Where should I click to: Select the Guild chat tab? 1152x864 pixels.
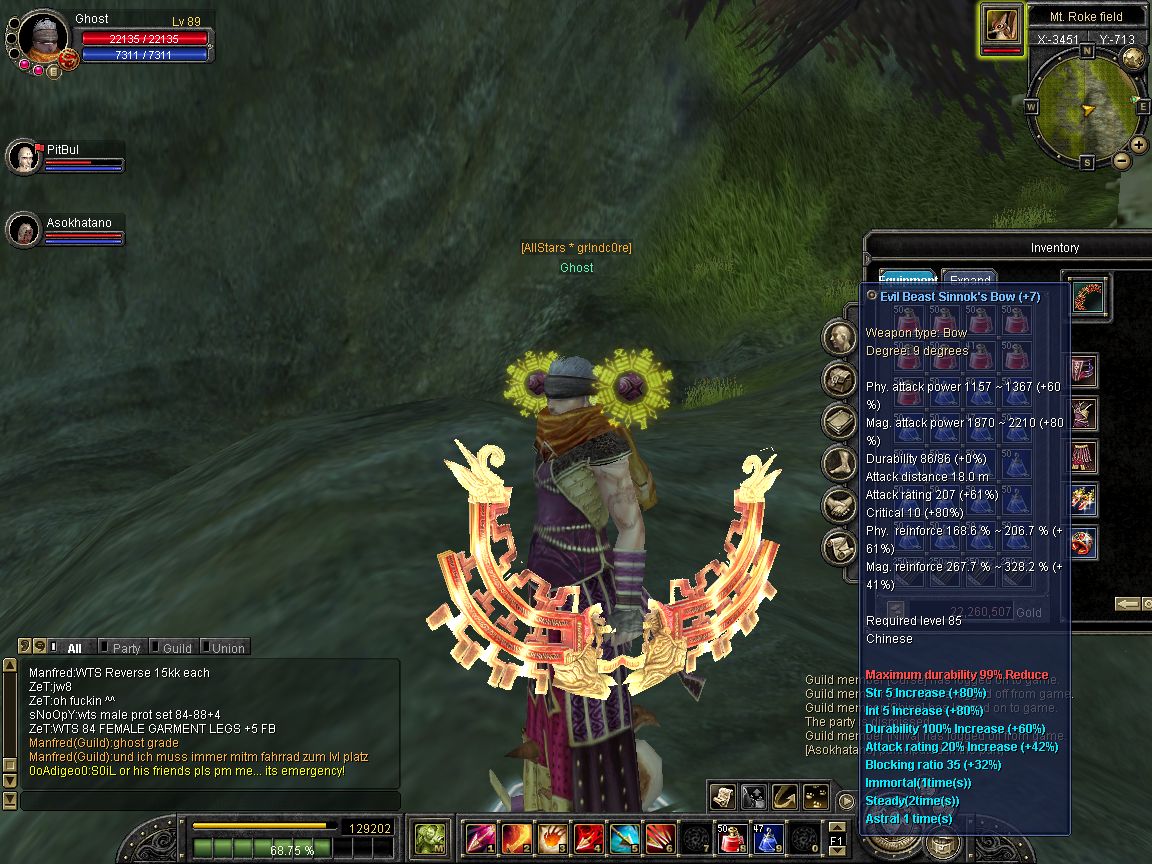coord(176,648)
